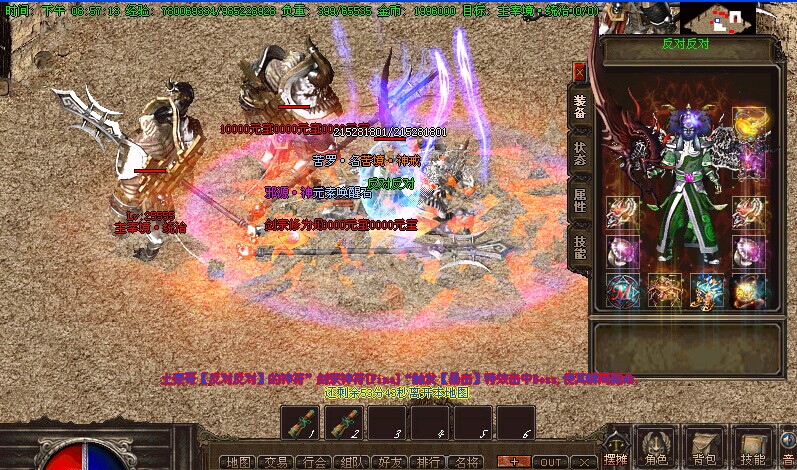Click the OUT button
Screen dimensions: 797x470
[553, 462]
